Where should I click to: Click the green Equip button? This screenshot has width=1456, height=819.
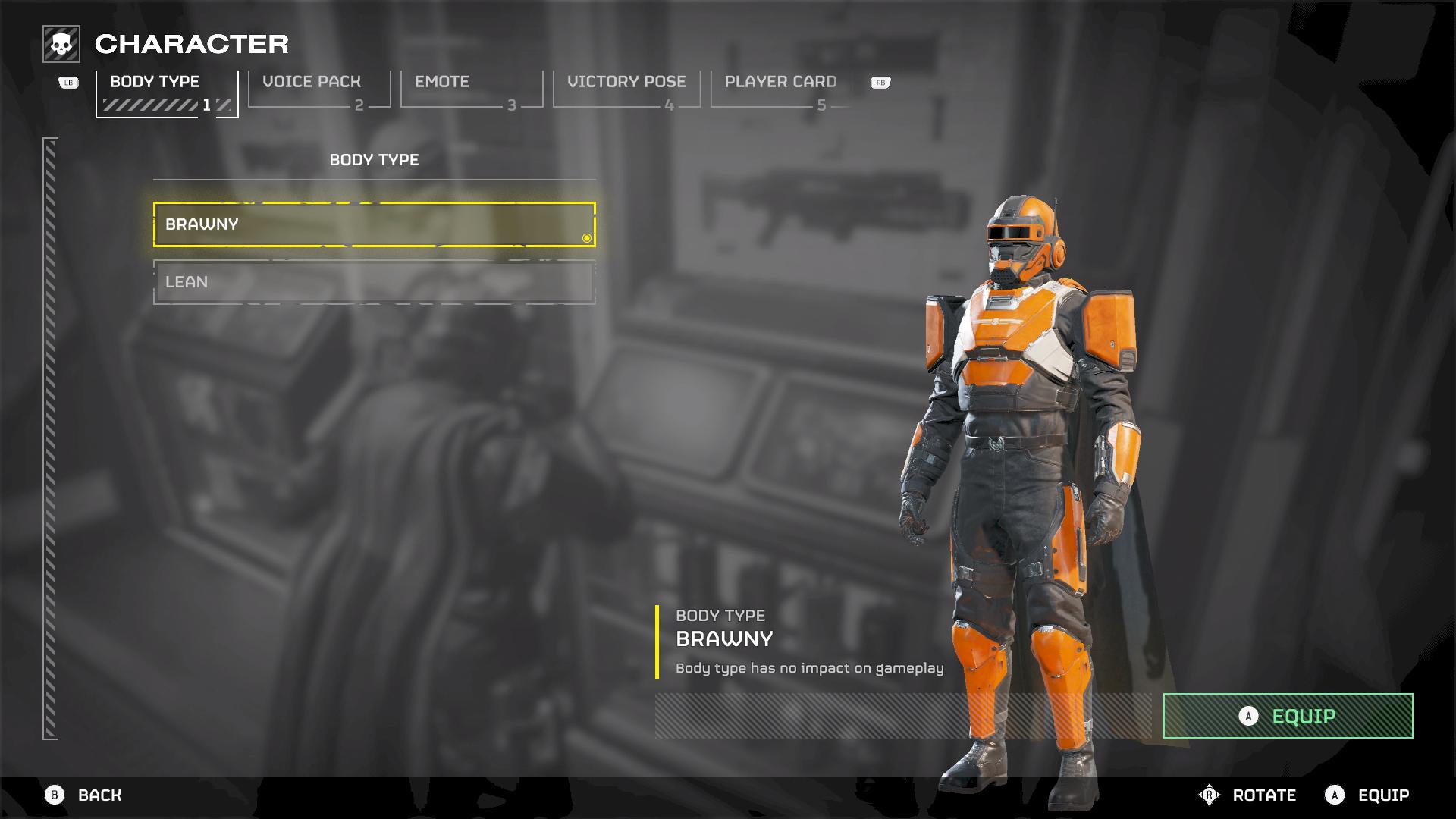point(1288,716)
